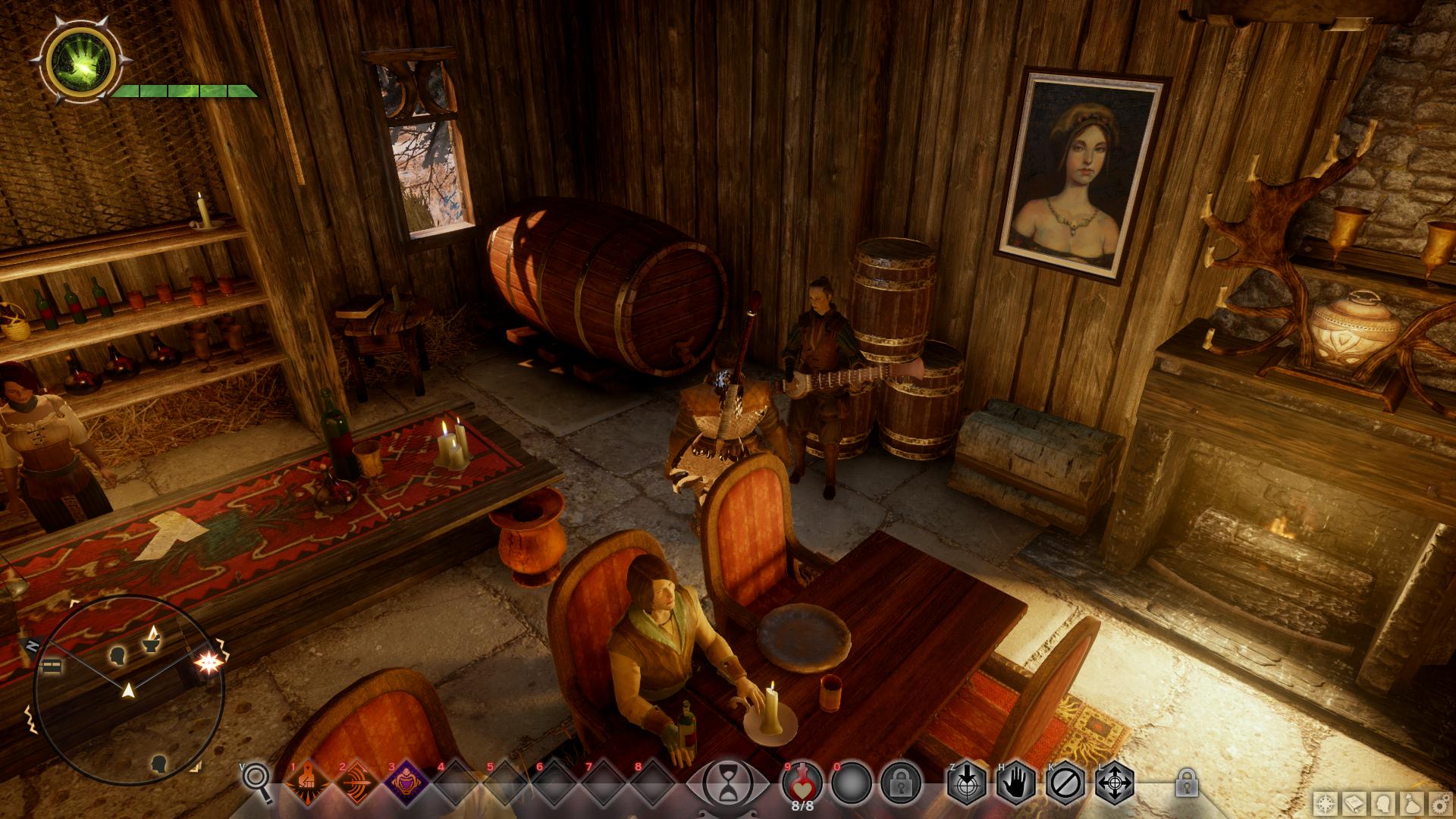Open the journal book icon
This screenshot has width=1456, height=819.
coord(1355,805)
